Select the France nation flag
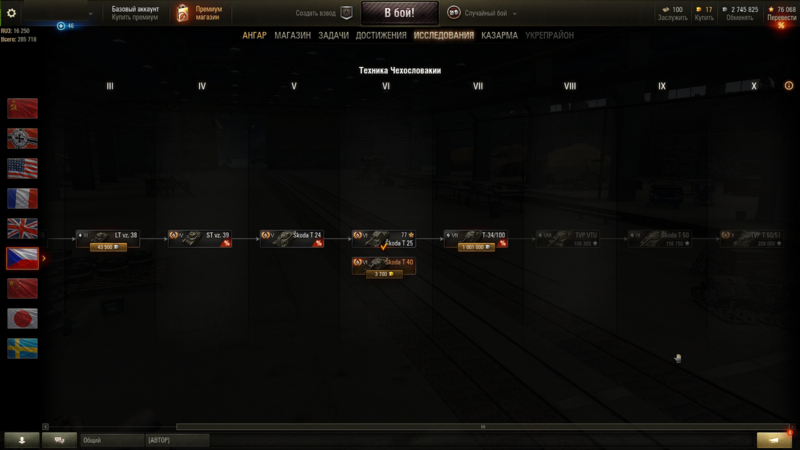Image resolution: width=800 pixels, height=450 pixels. pyautogui.click(x=22, y=198)
